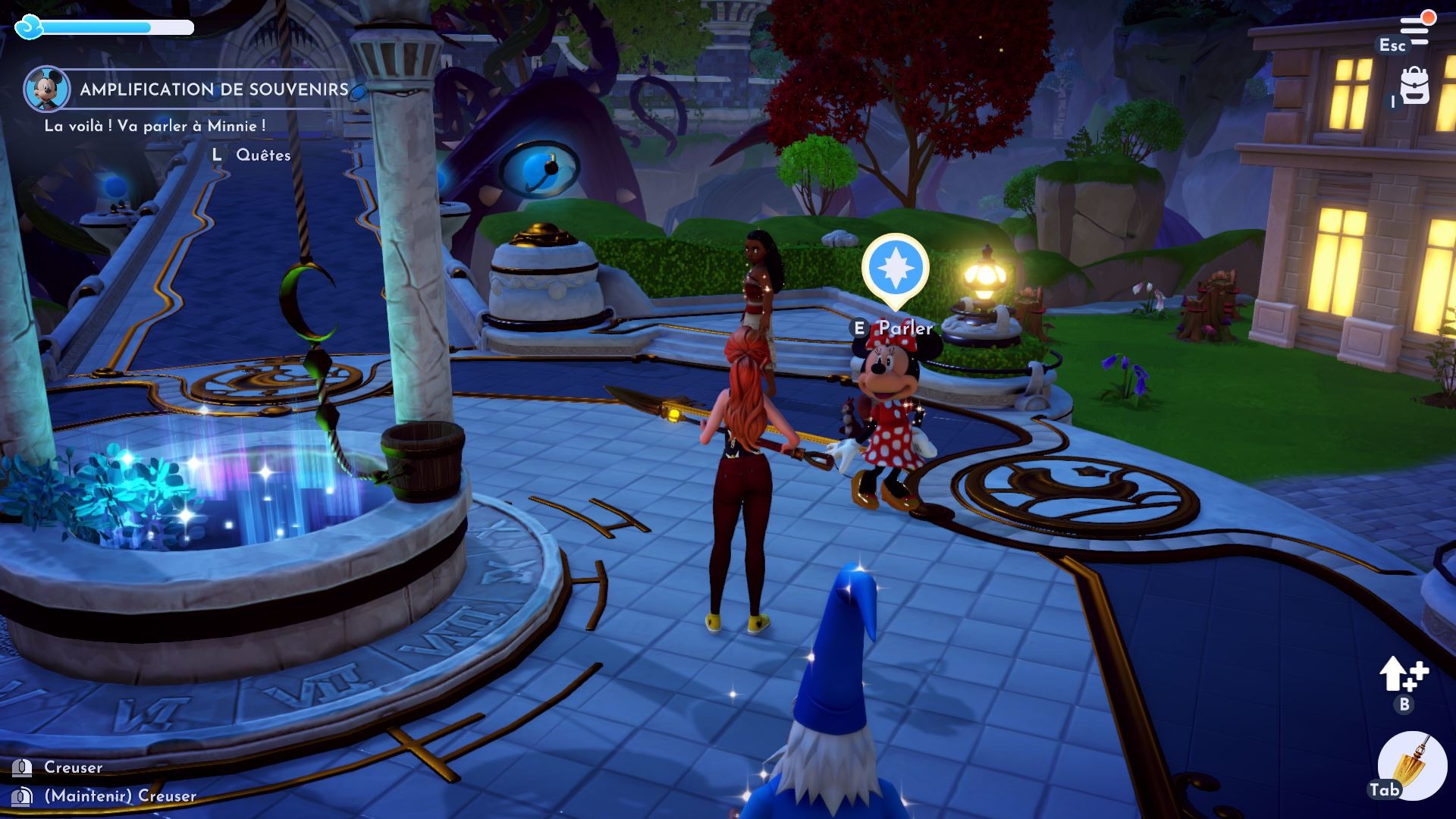Viewport: 1456px width, 819px height.
Task: Click the E key badge of the Parler prompt
Action: 858,329
